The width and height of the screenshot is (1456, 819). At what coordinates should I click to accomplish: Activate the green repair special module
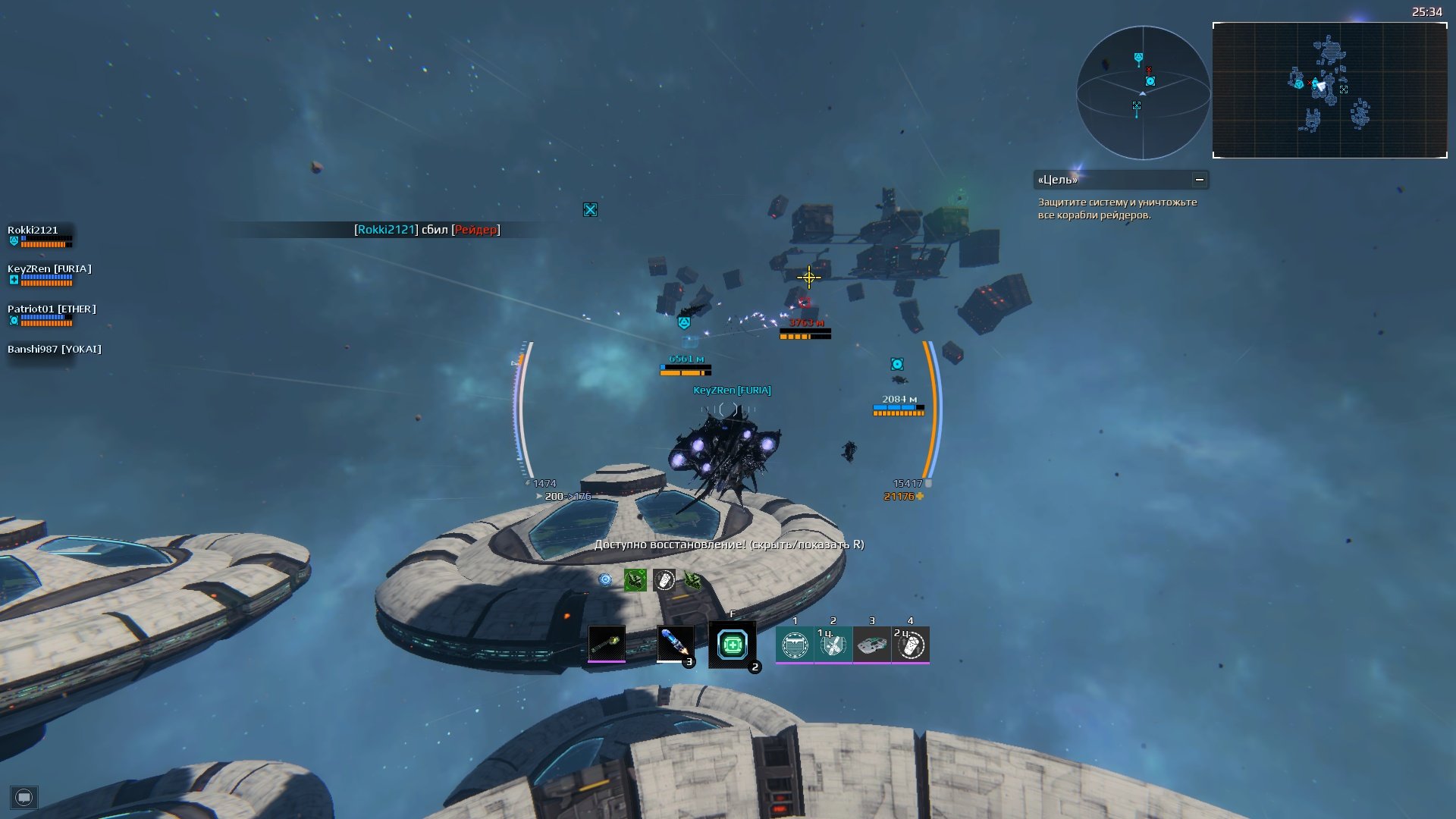(x=732, y=645)
